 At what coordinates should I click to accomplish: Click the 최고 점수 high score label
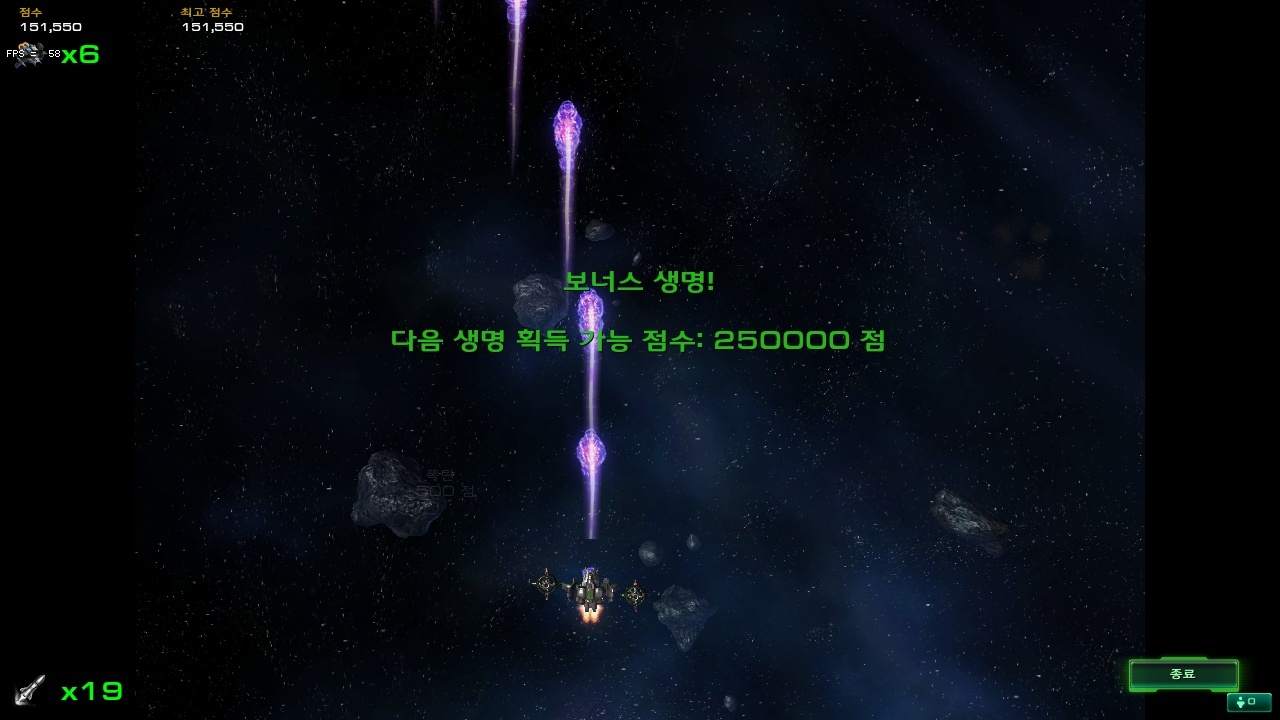206,12
